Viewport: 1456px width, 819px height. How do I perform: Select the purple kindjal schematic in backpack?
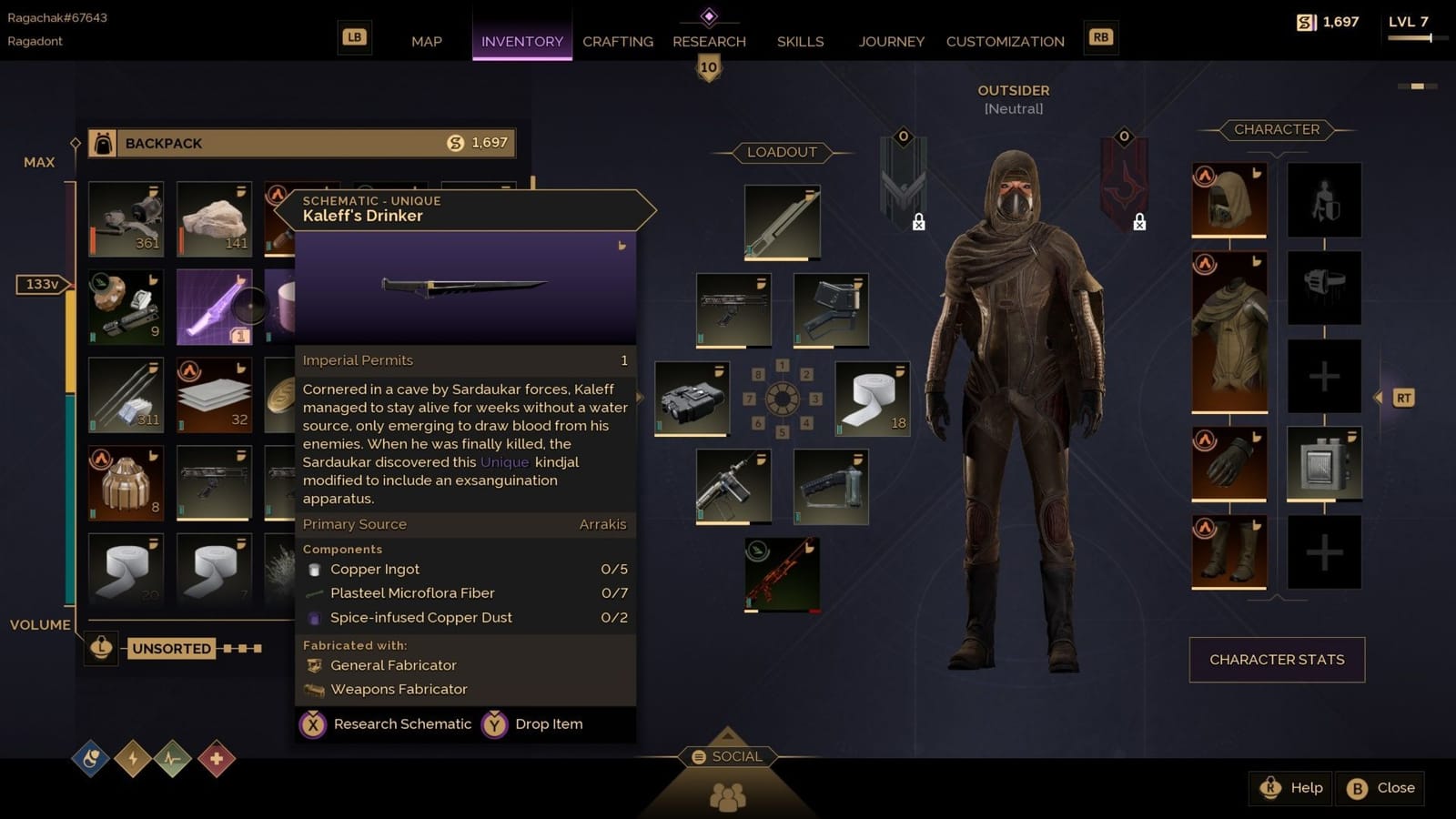213,308
